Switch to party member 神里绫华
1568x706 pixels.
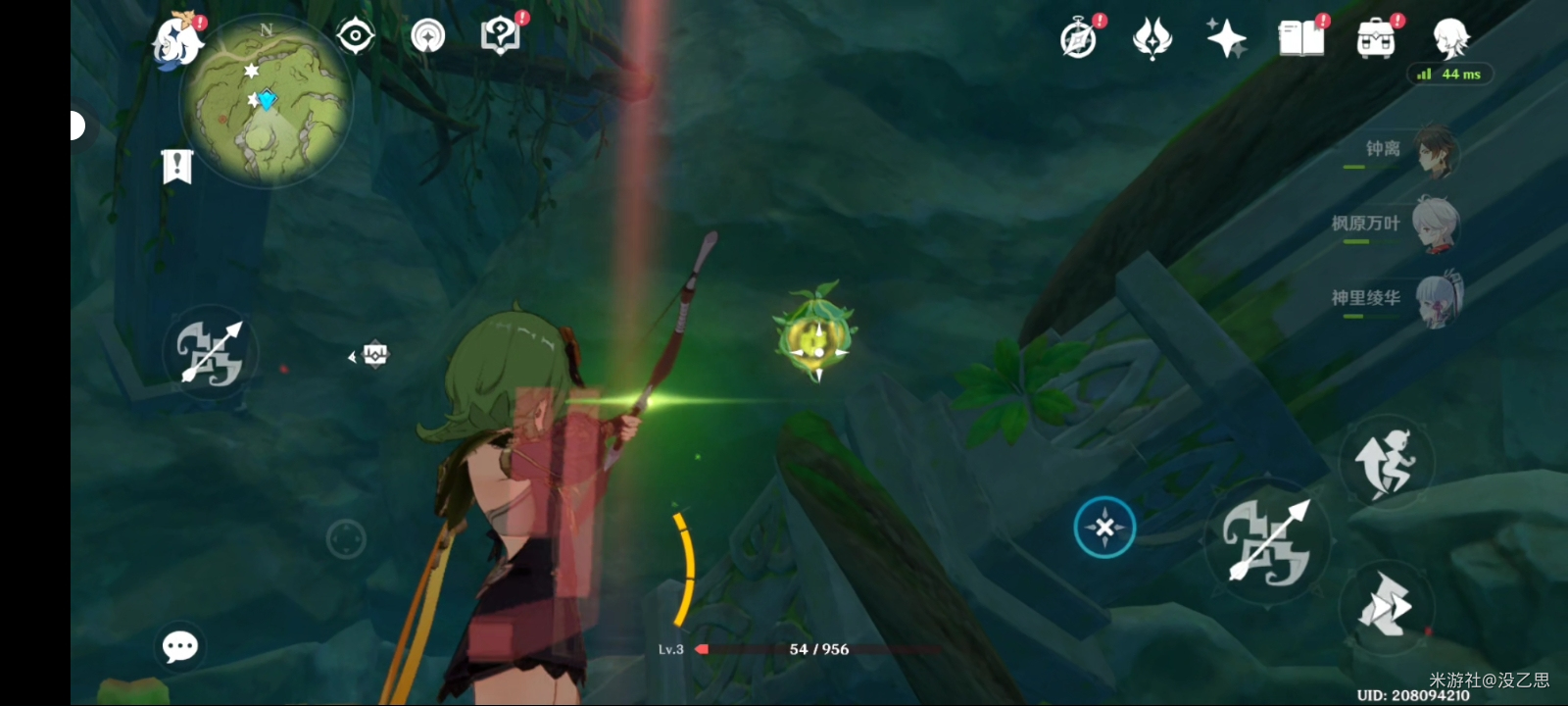tap(1437, 298)
